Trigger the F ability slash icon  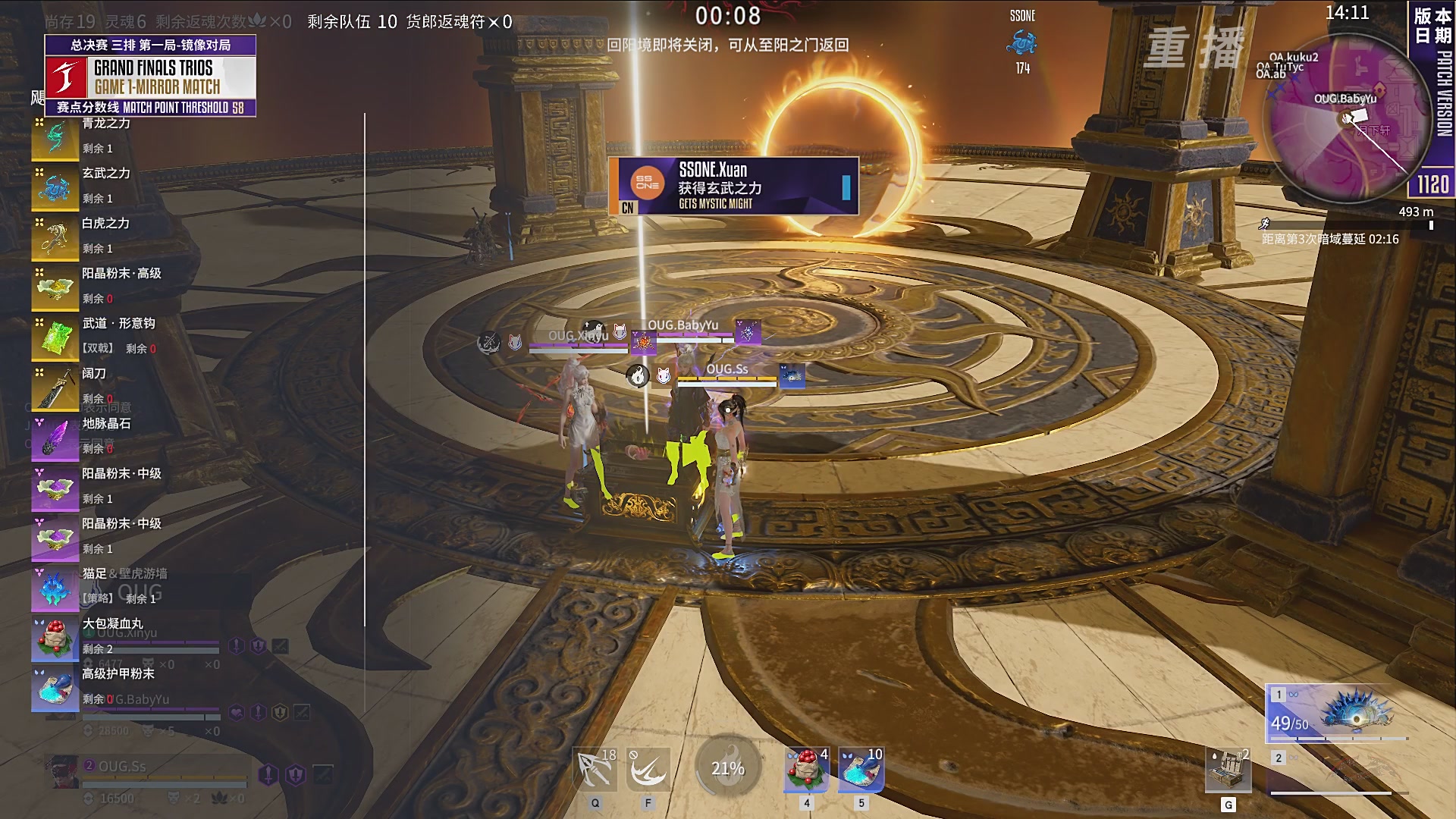coord(649,770)
